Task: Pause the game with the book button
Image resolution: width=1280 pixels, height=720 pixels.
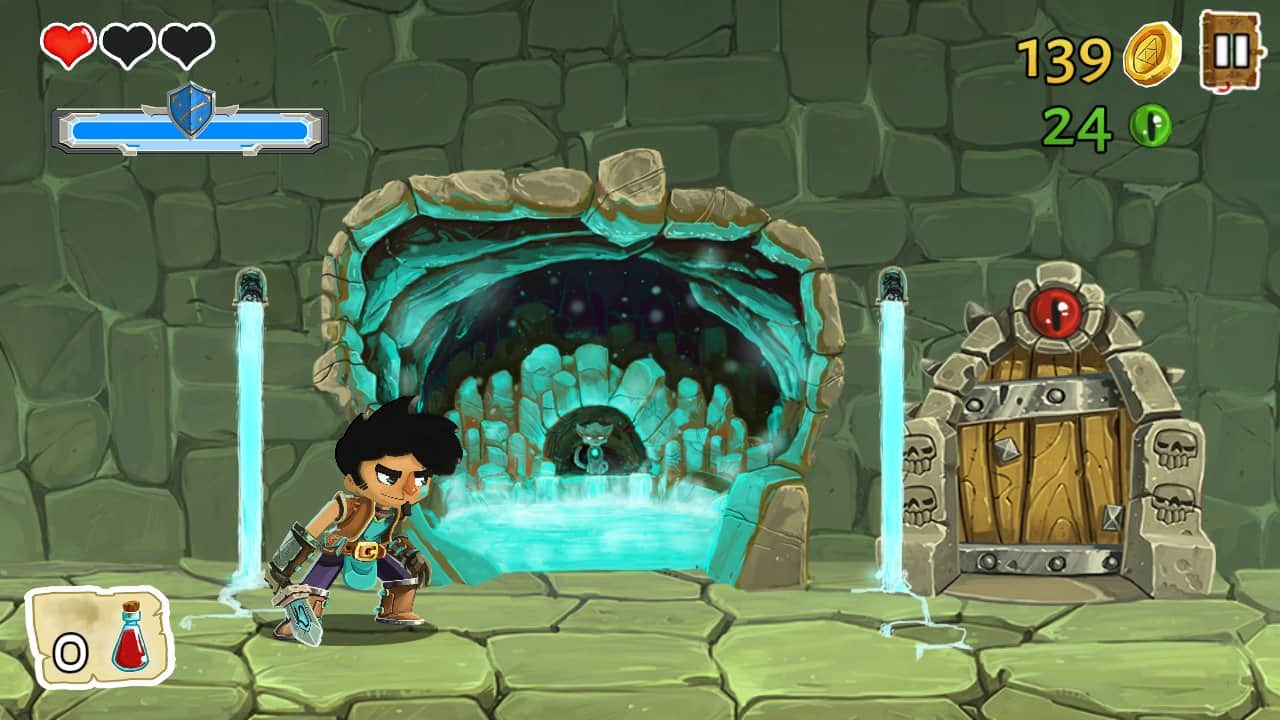Action: (1231, 50)
